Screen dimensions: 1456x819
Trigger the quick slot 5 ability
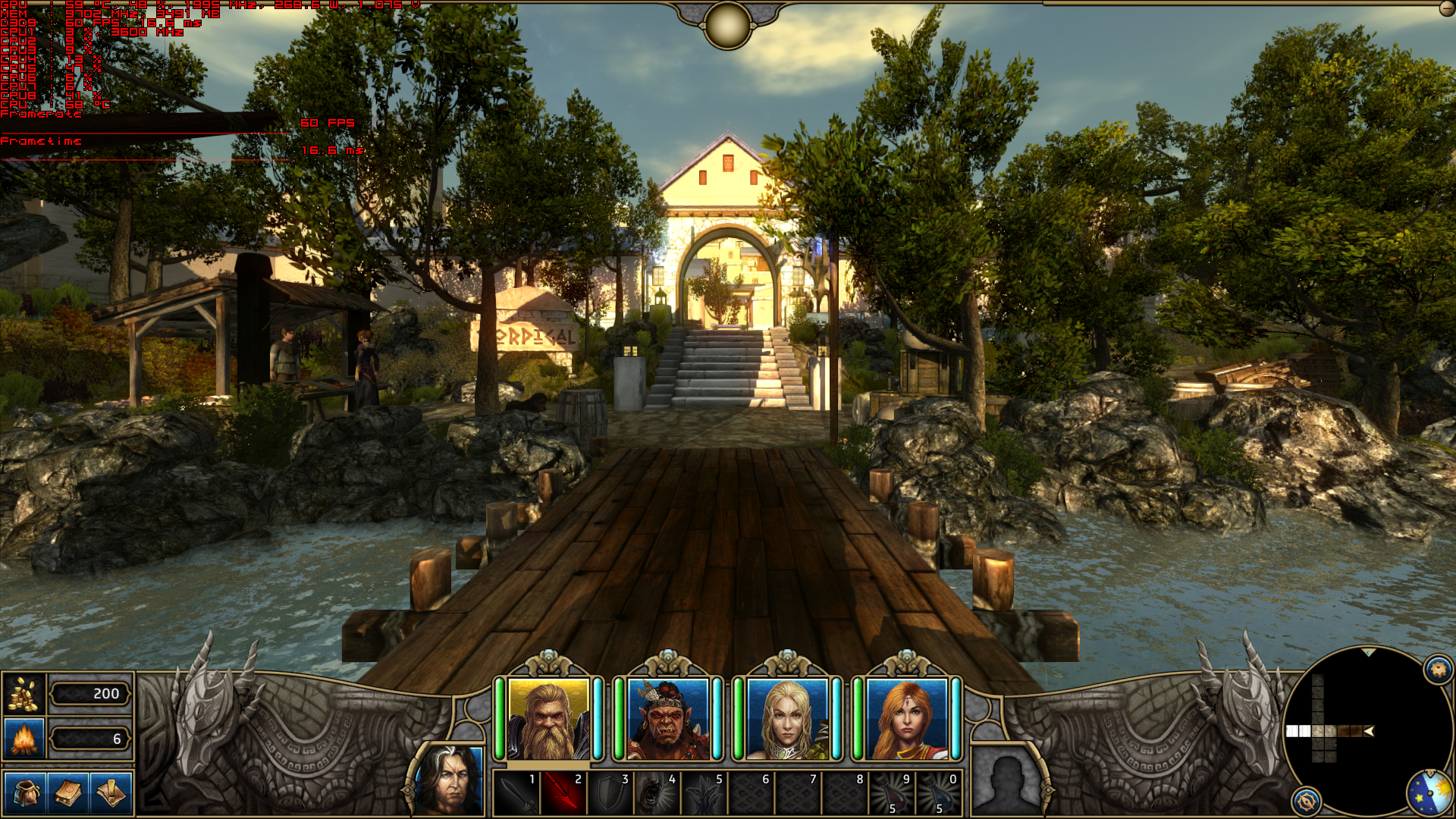click(x=704, y=793)
